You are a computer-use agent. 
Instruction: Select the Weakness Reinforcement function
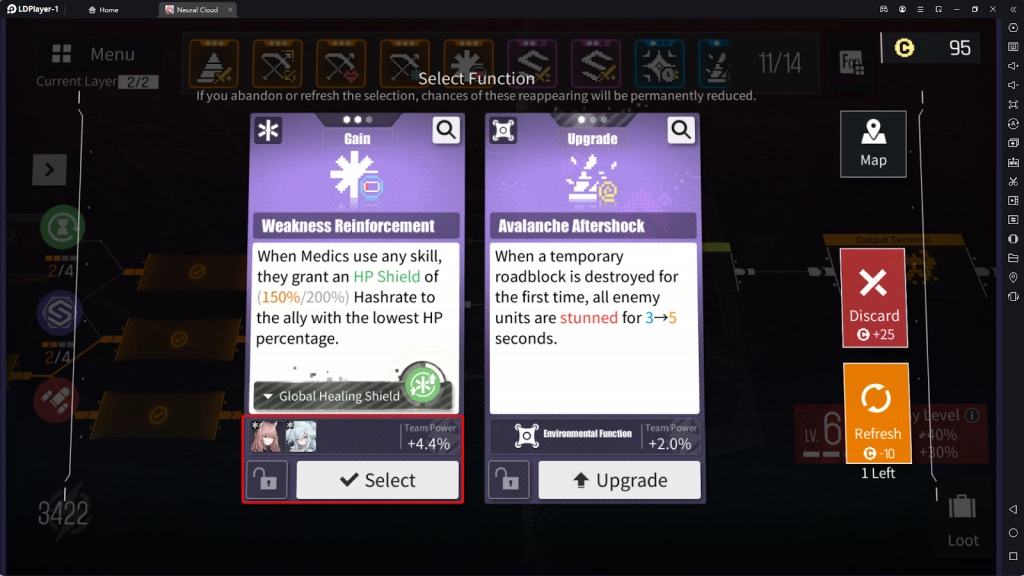[x=378, y=480]
